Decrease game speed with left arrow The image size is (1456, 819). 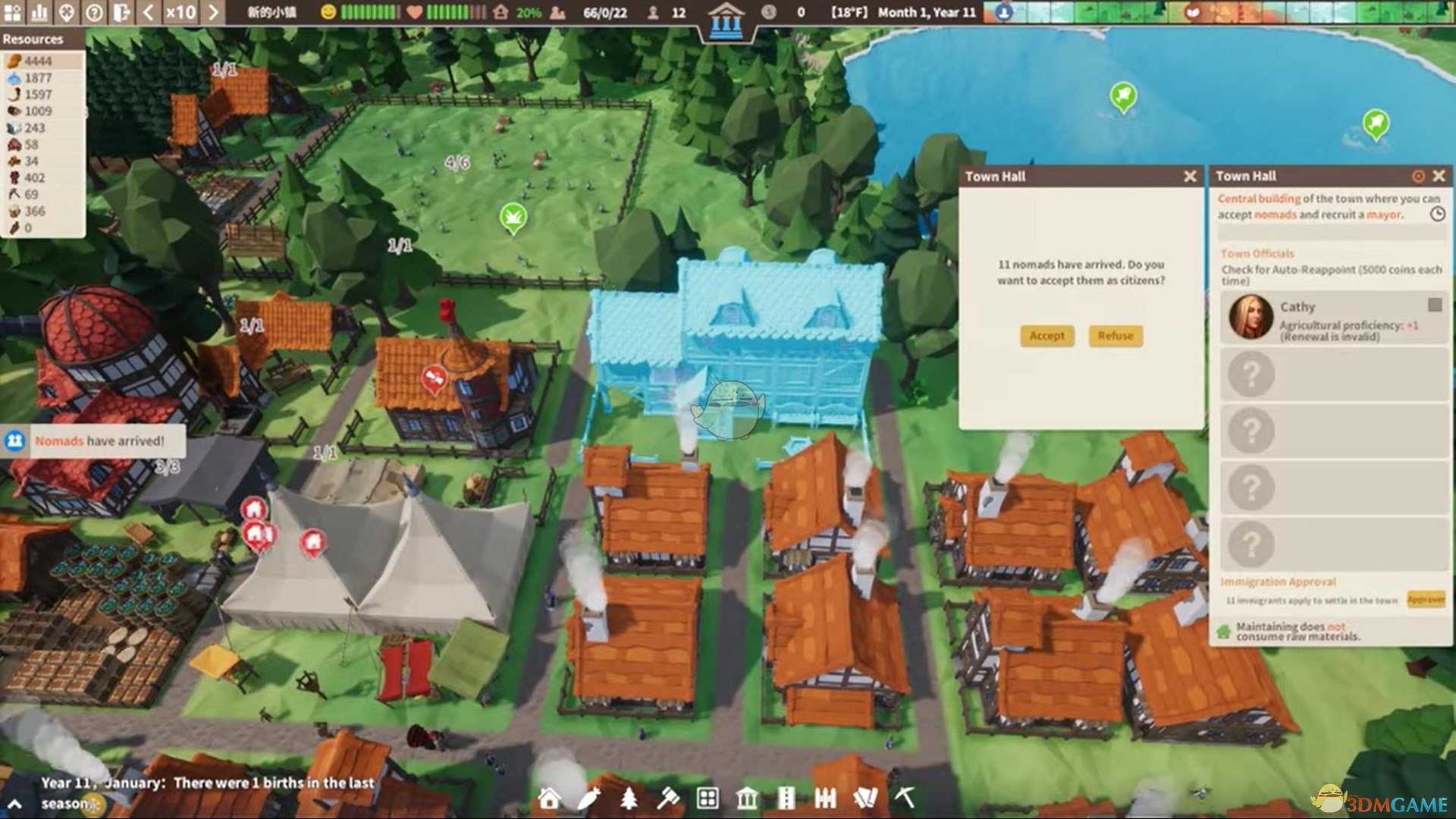pyautogui.click(x=149, y=12)
